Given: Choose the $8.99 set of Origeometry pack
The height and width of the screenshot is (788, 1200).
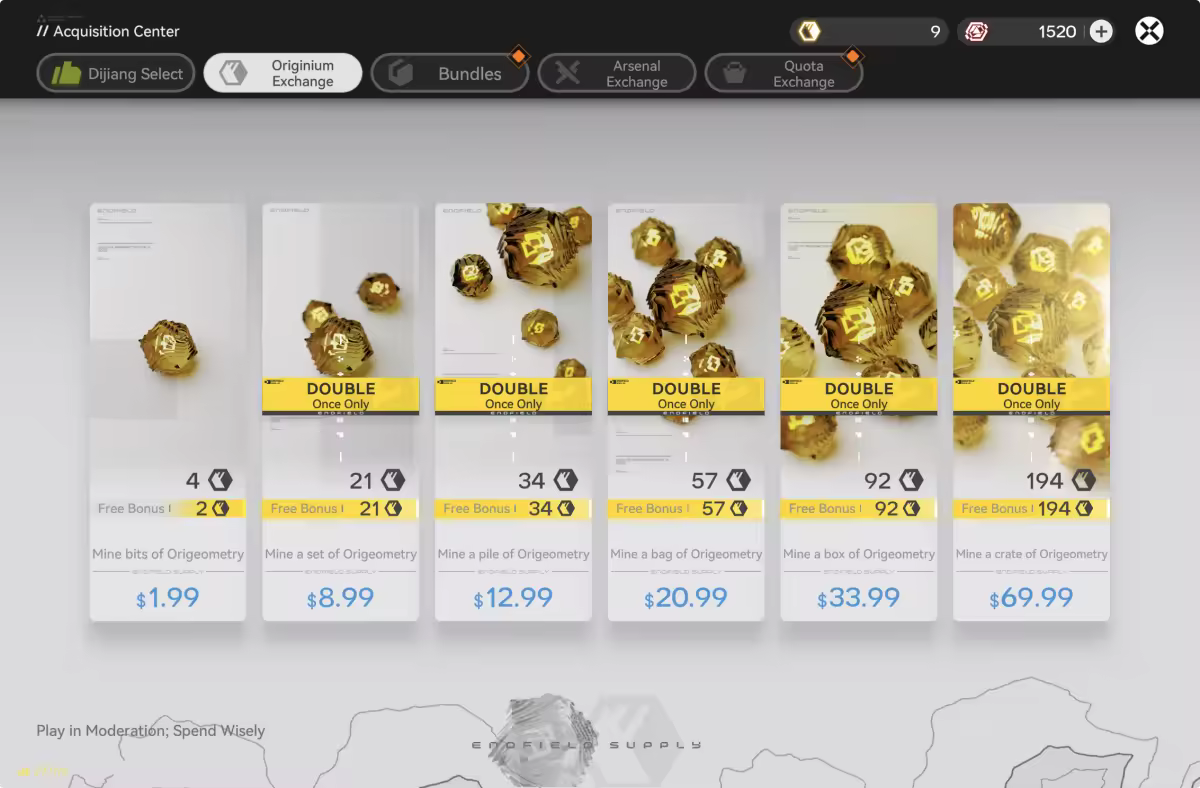Looking at the screenshot, I should (x=340, y=412).
